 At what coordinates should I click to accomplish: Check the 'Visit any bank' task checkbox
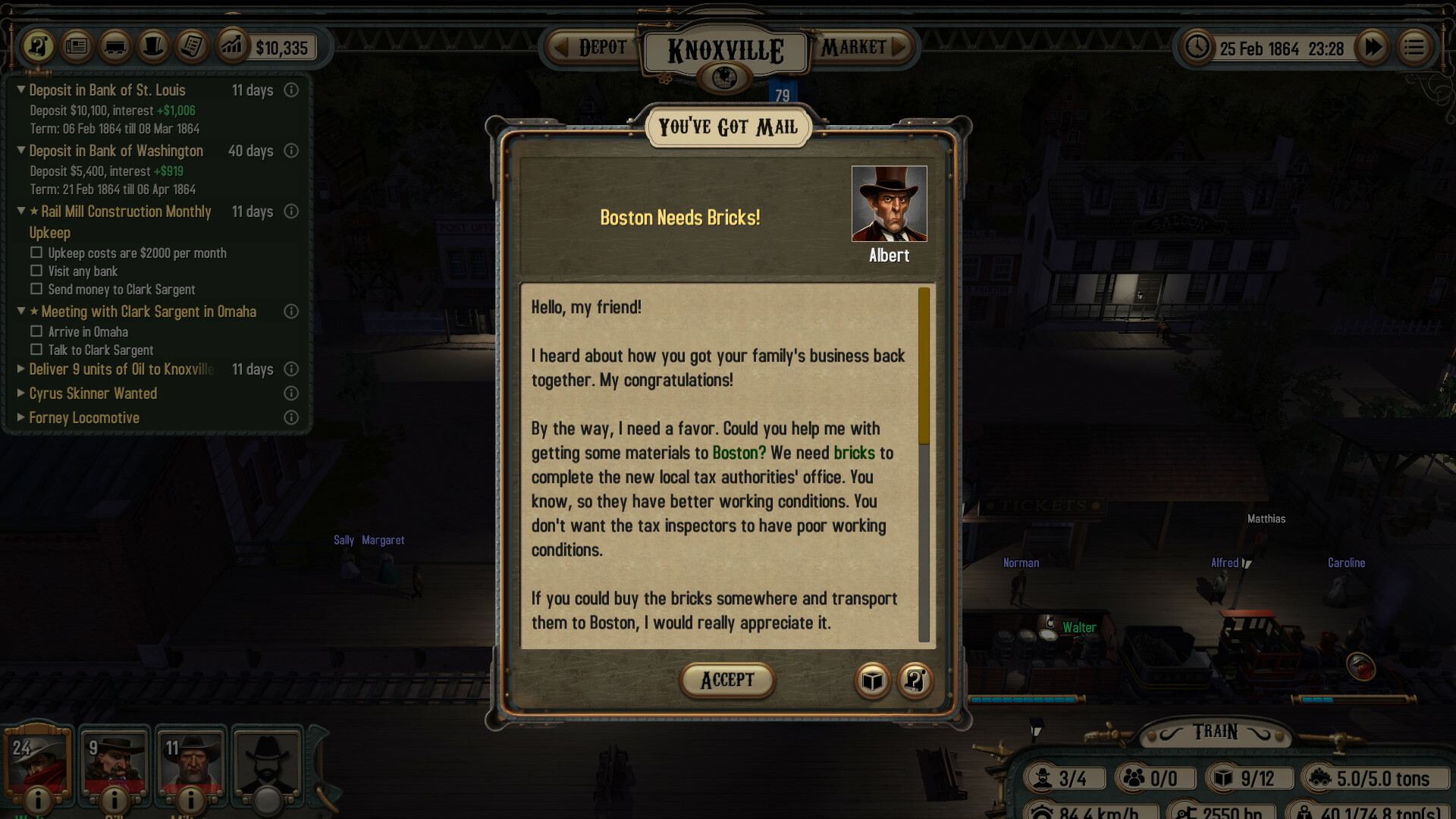36,271
